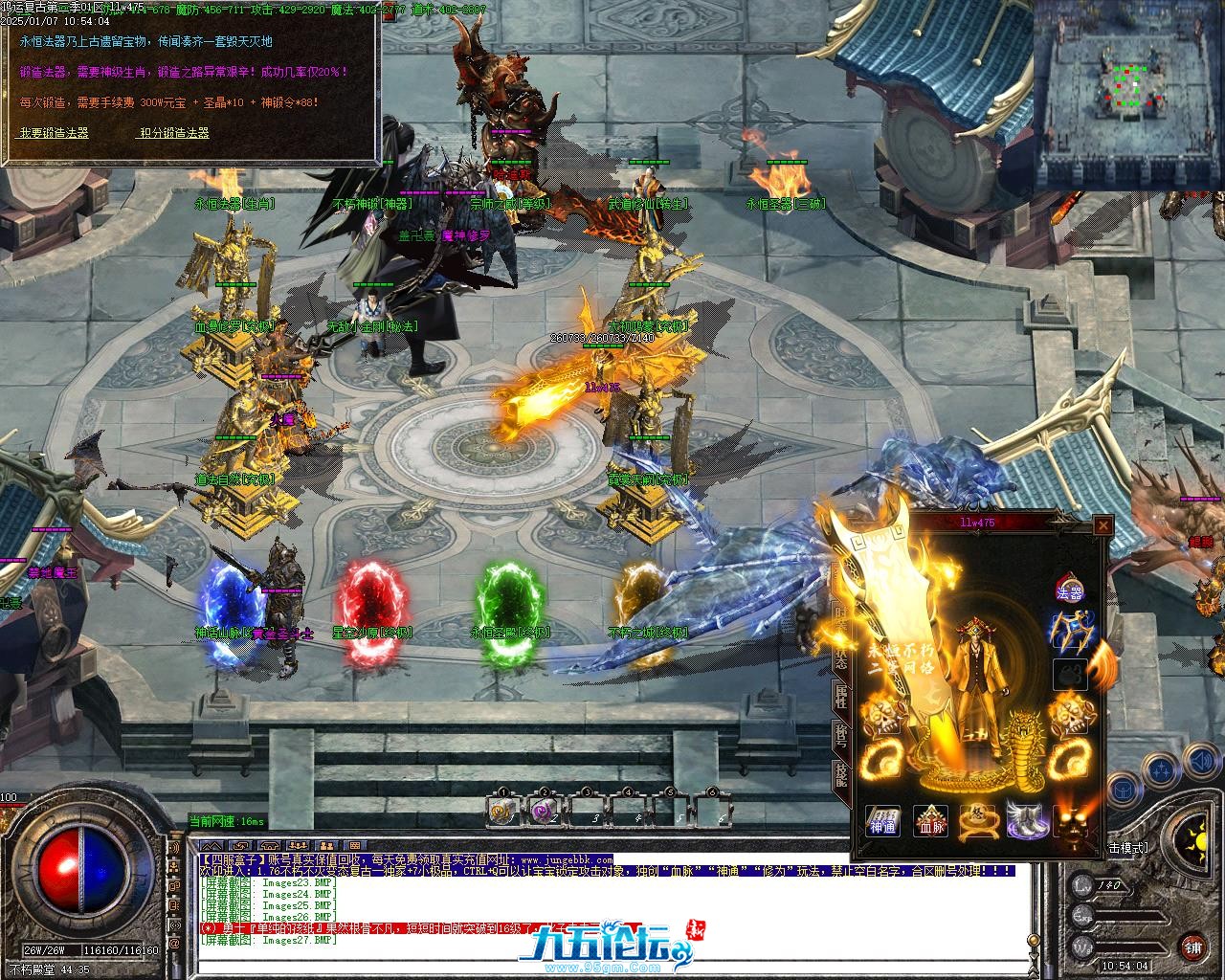Use the purple scroll in hotbar slot 2
The height and width of the screenshot is (980, 1225).
(x=546, y=811)
